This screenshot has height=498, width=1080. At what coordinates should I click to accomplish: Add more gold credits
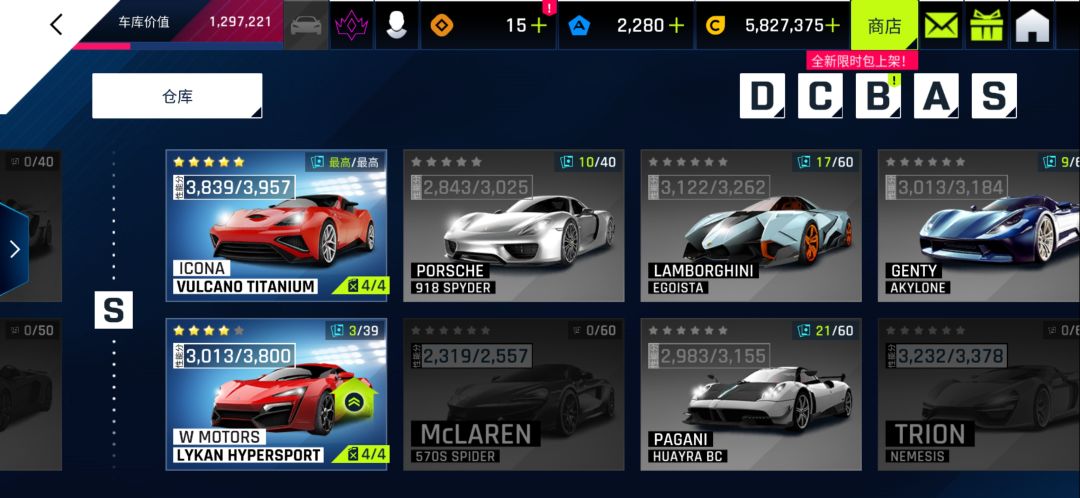pyautogui.click(x=832, y=26)
